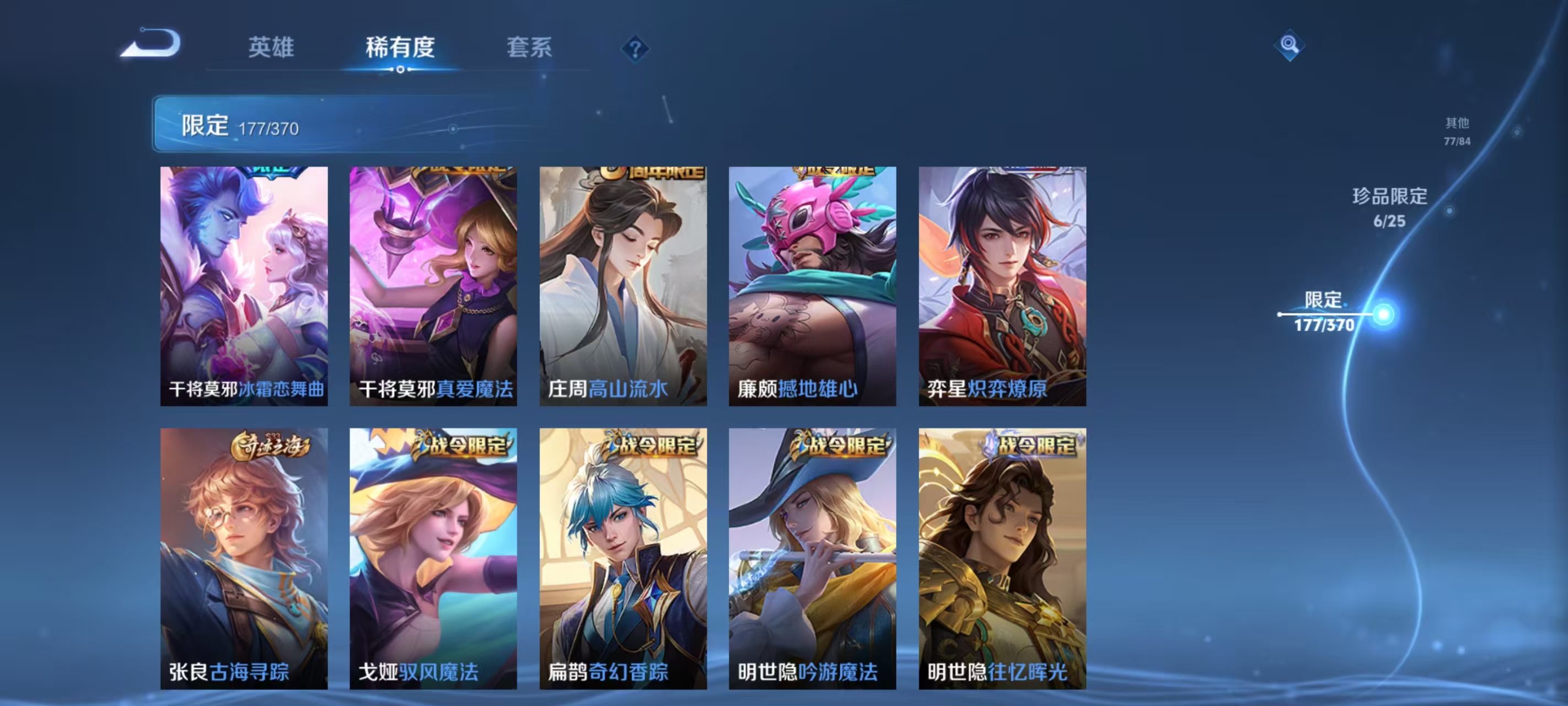
Task: Switch to the 英雄 tab
Action: [270, 48]
